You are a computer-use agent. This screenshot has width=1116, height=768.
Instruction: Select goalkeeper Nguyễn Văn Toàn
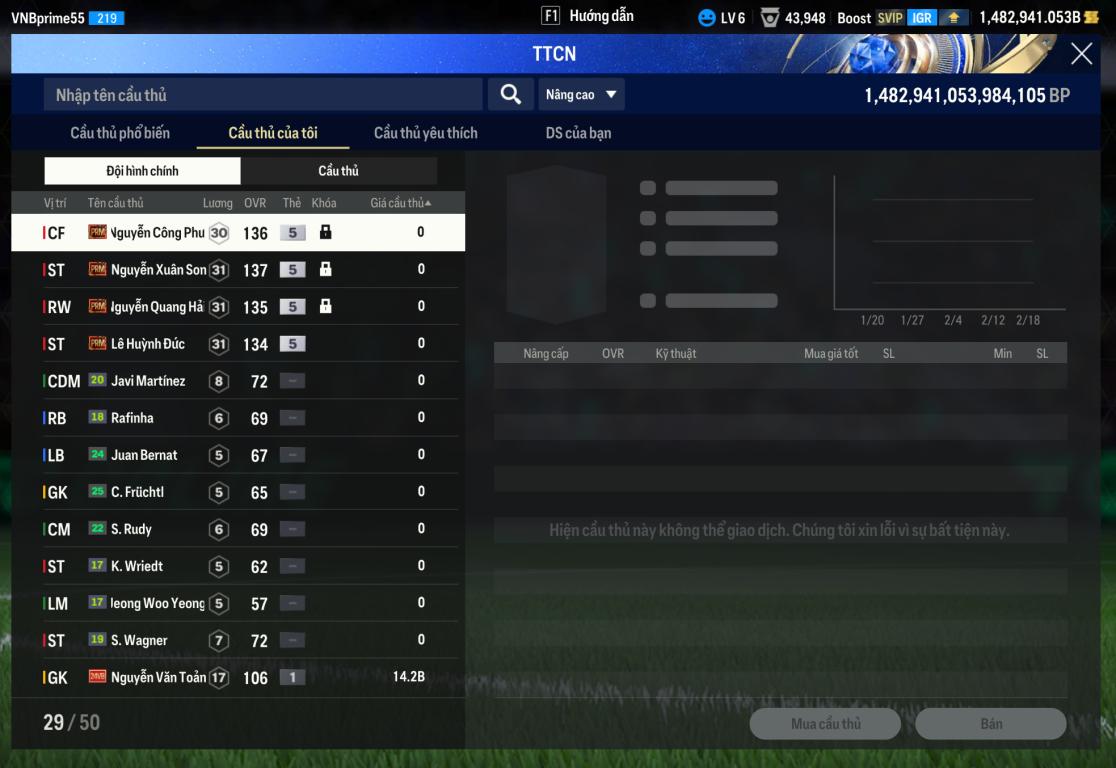click(x=158, y=677)
